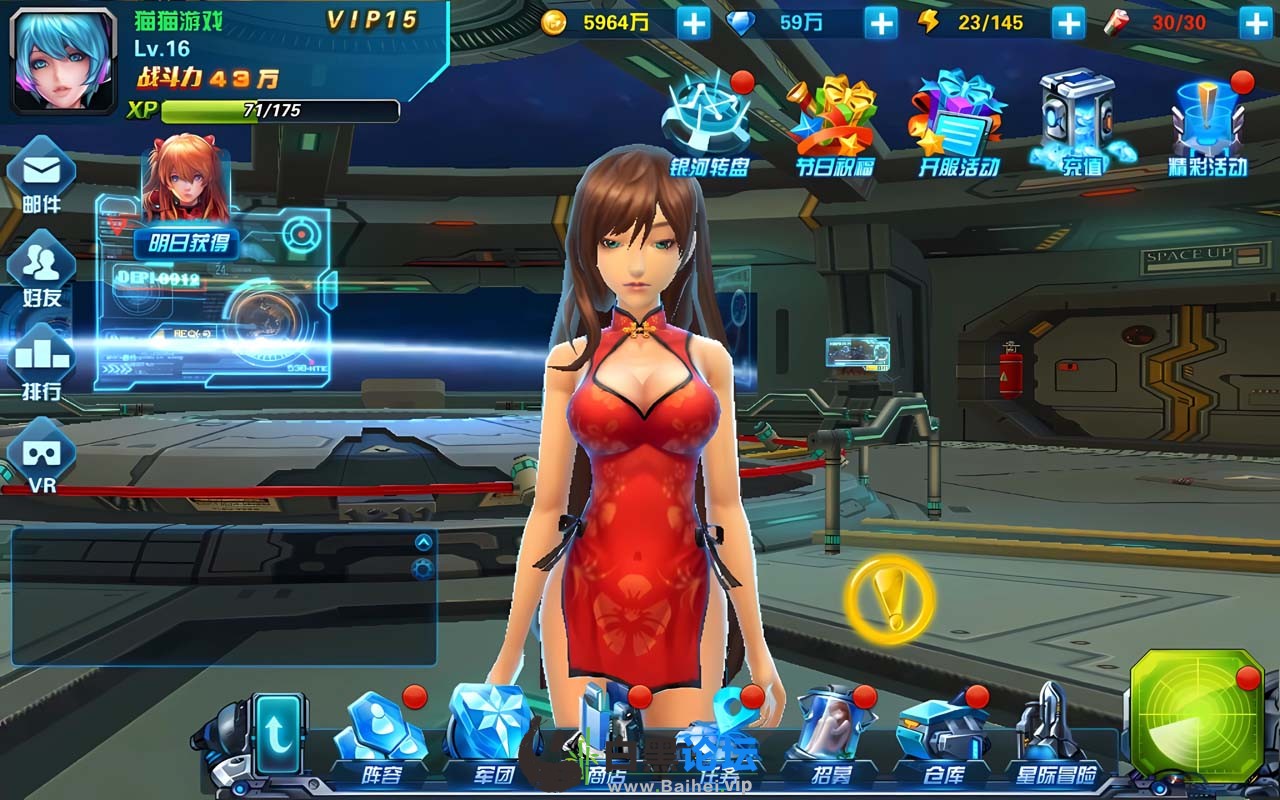Open the 银河转盘 galaxy wheel event
This screenshot has height=800, width=1280.
[709, 125]
